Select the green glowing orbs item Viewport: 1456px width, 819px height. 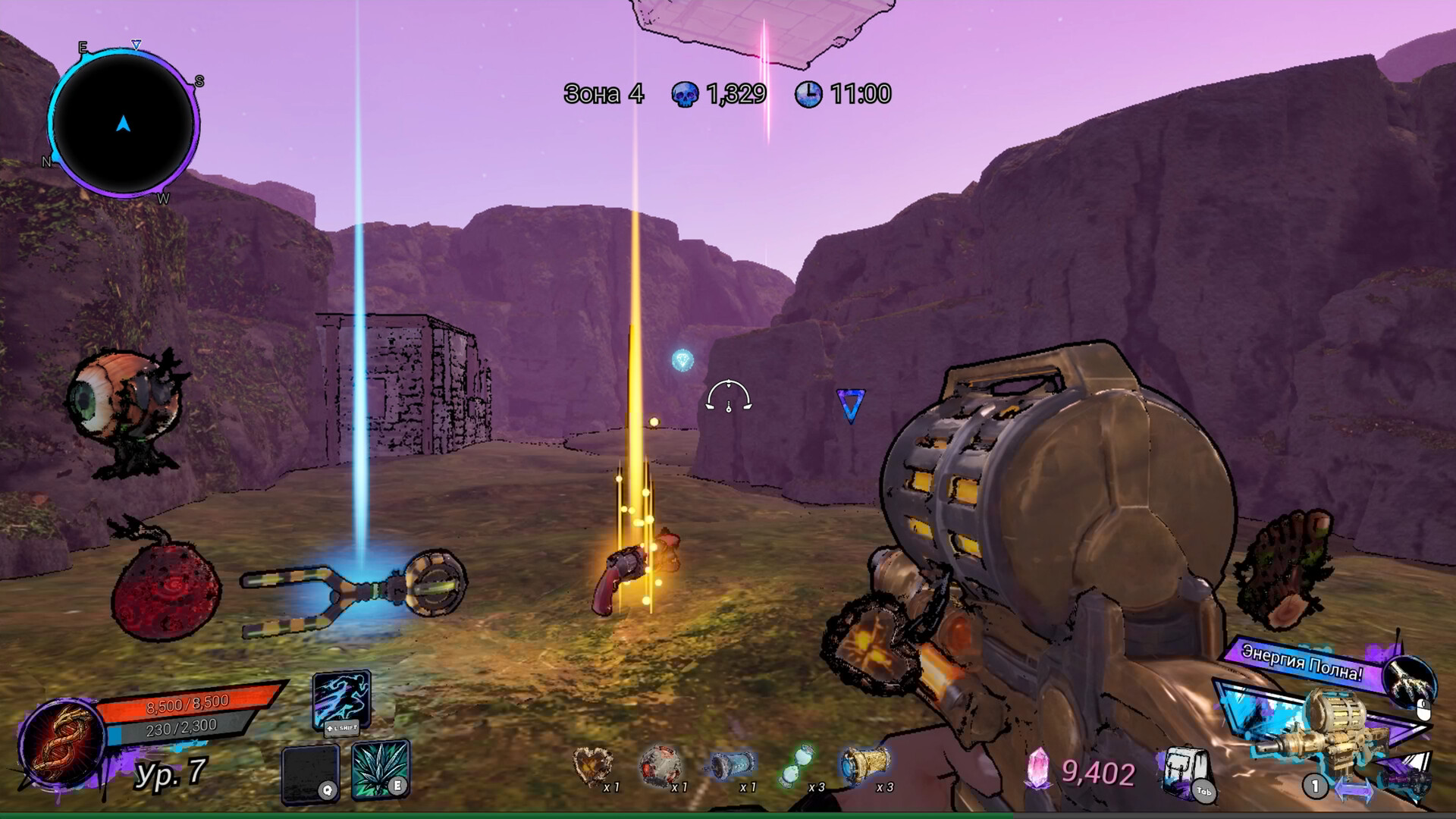click(796, 766)
